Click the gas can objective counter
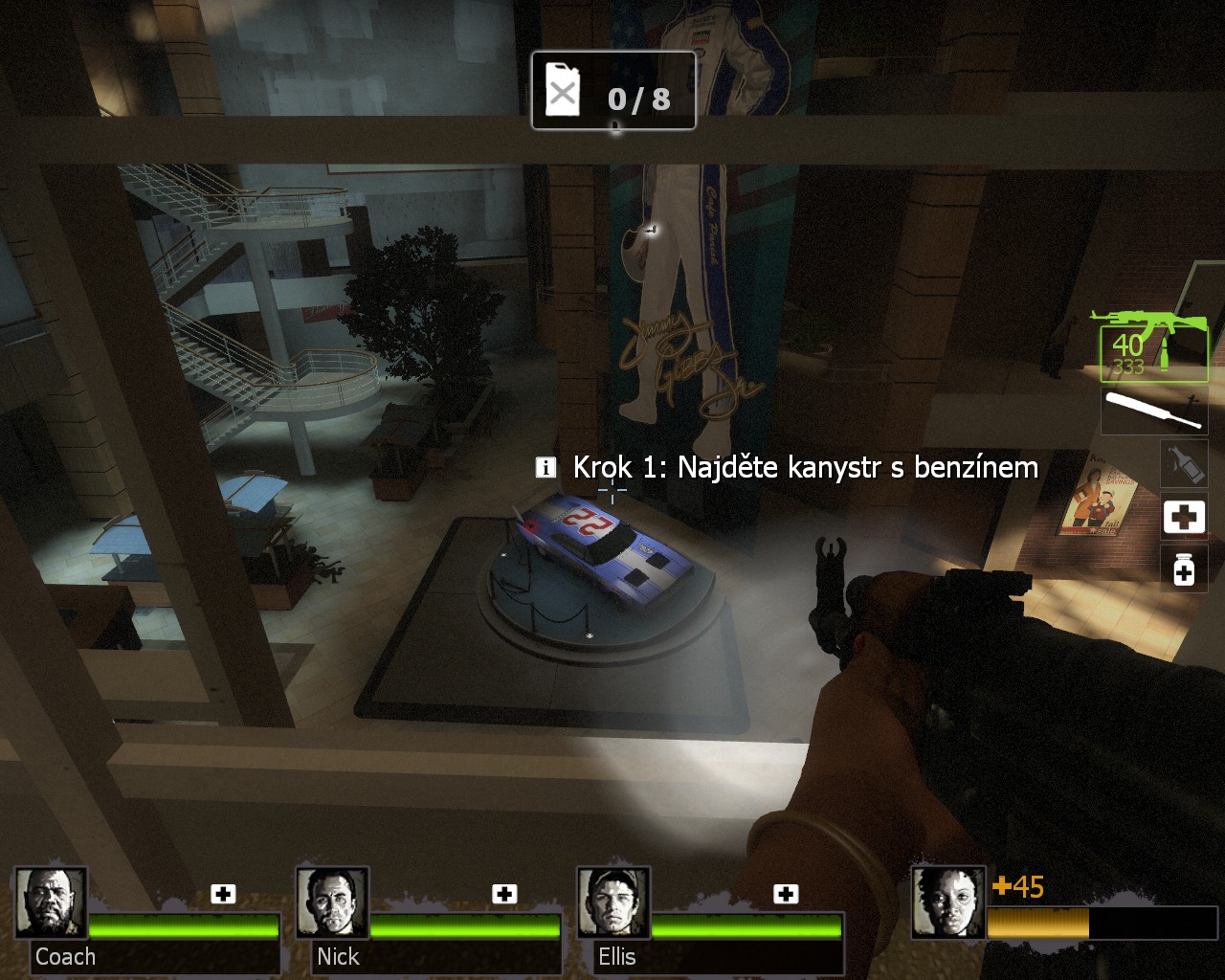This screenshot has height=980, width=1225. (x=613, y=92)
